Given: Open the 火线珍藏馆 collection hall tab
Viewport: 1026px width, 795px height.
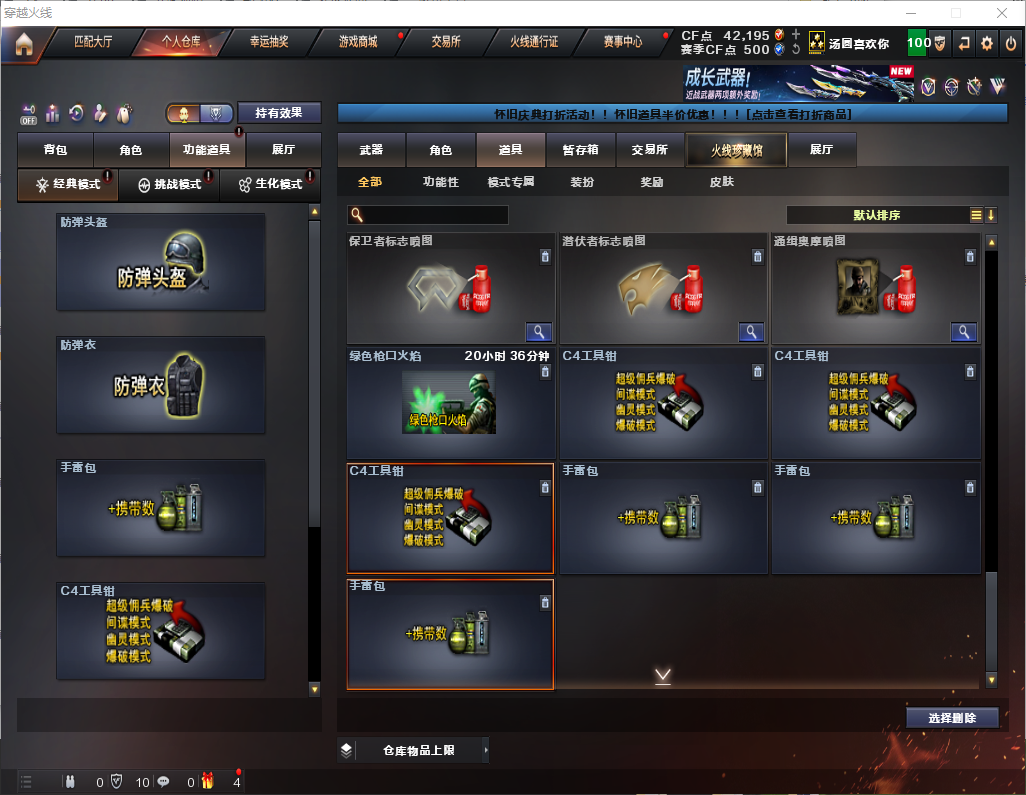Looking at the screenshot, I should [735, 150].
